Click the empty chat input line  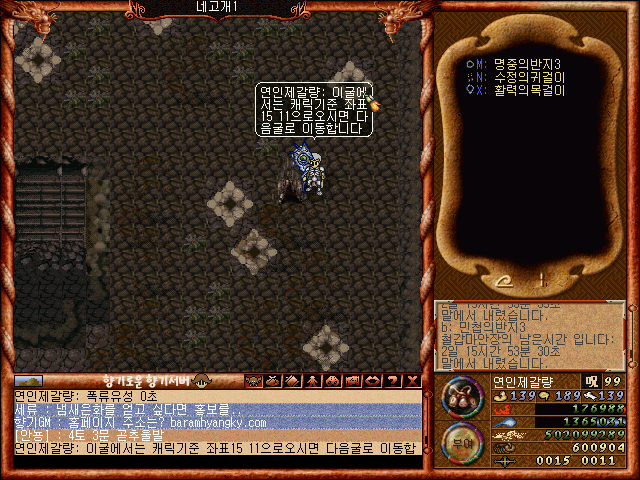point(215,462)
